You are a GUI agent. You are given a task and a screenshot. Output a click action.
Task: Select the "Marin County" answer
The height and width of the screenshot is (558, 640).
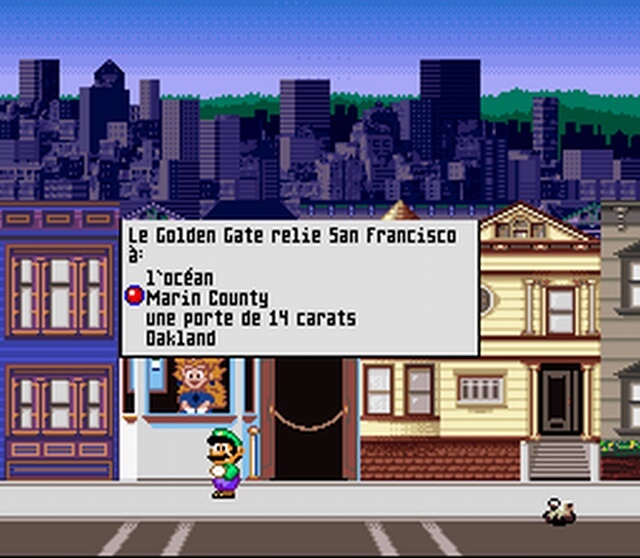pos(206,298)
